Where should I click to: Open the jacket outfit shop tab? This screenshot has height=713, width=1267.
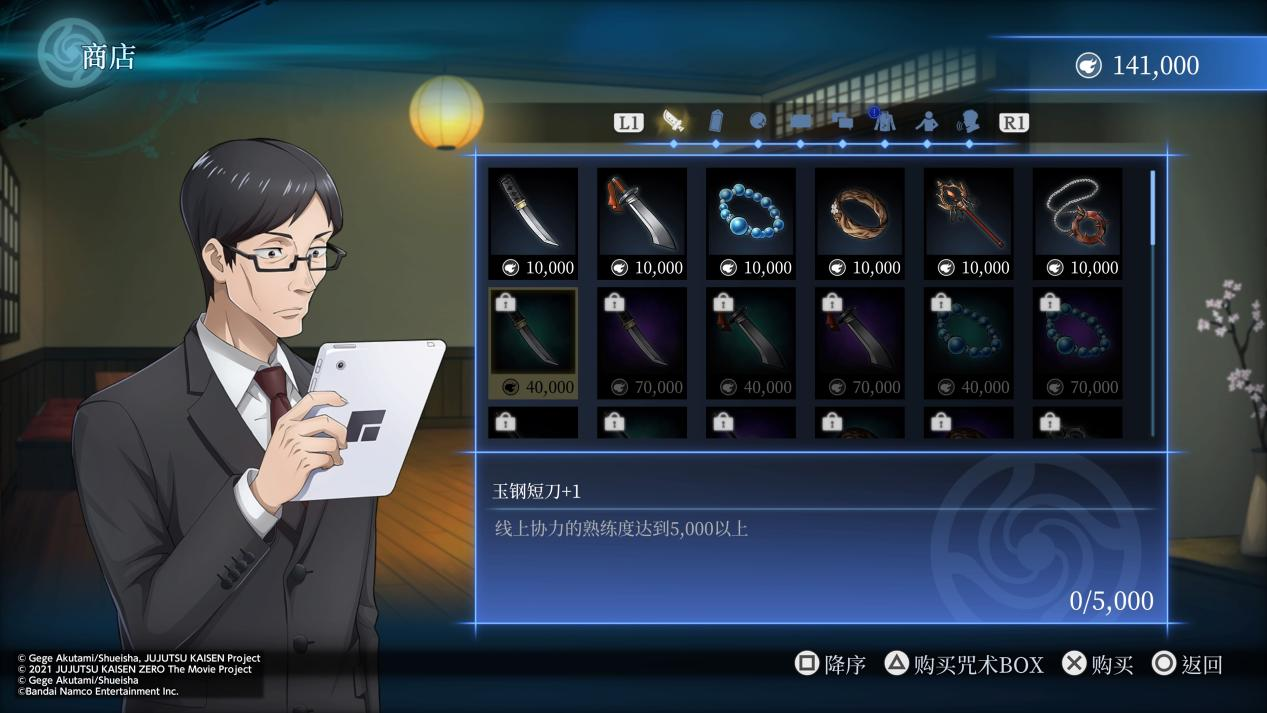(884, 122)
